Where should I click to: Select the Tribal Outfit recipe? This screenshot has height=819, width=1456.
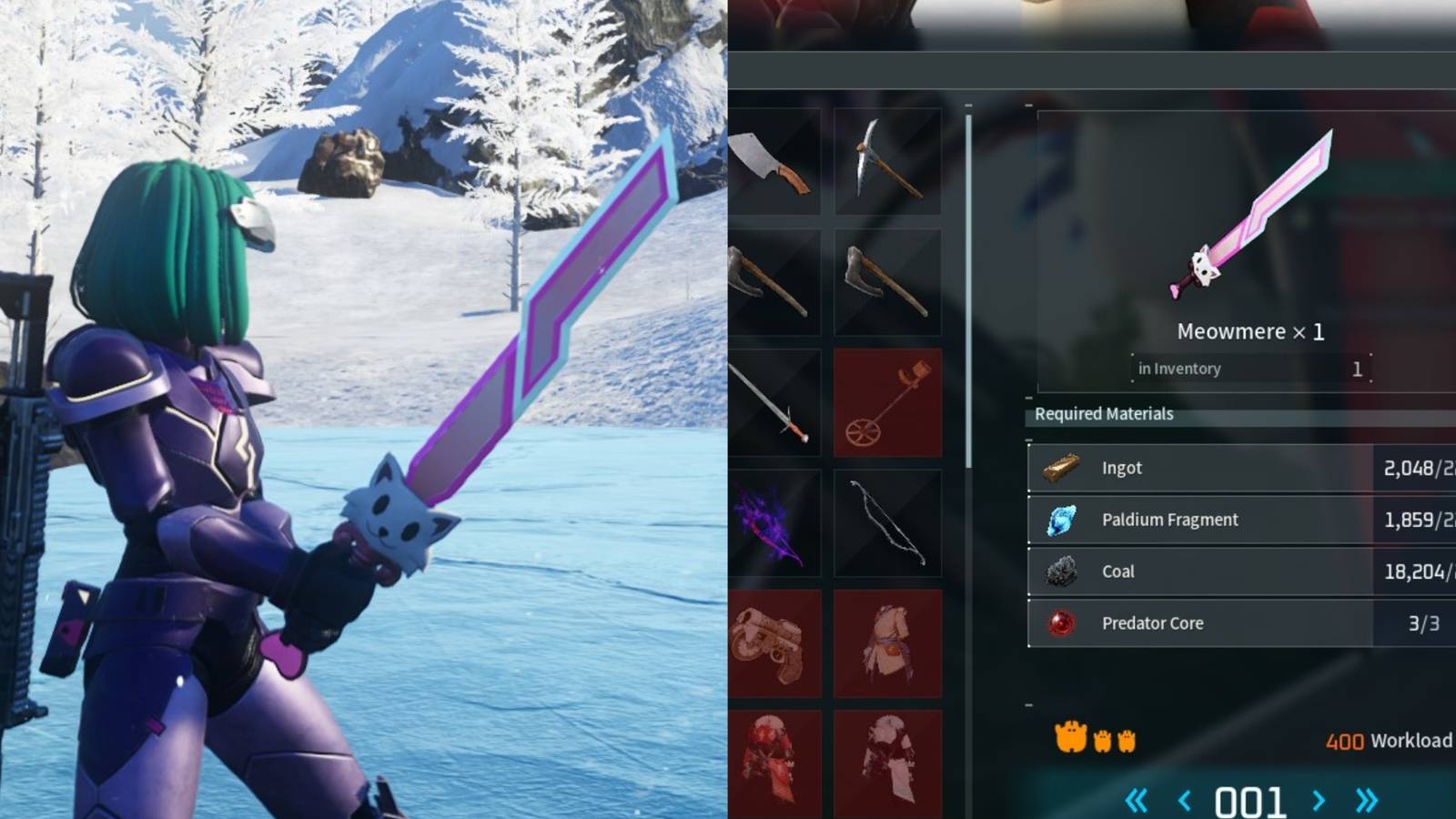pyautogui.click(x=887, y=642)
